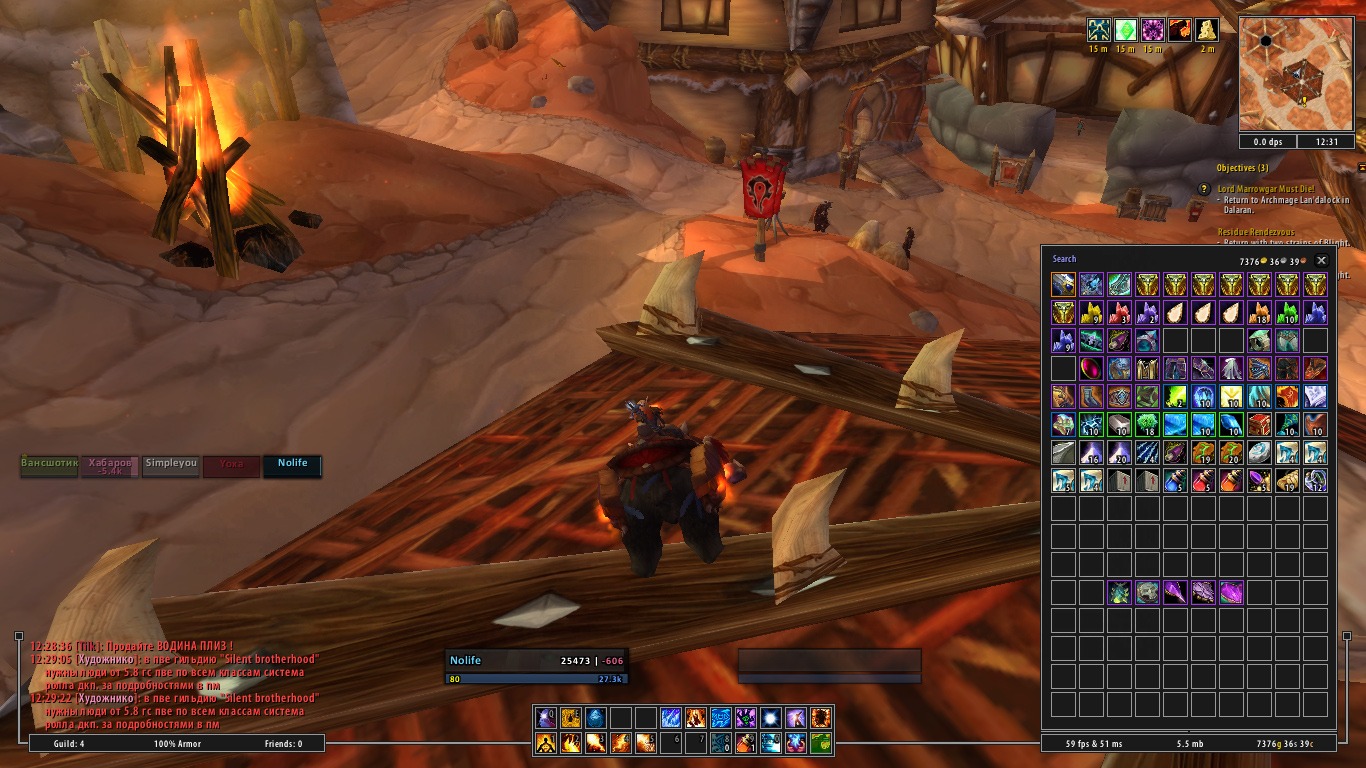Use the red potion on hotkey 9
This screenshot has height=768, width=1366.
click(x=744, y=743)
